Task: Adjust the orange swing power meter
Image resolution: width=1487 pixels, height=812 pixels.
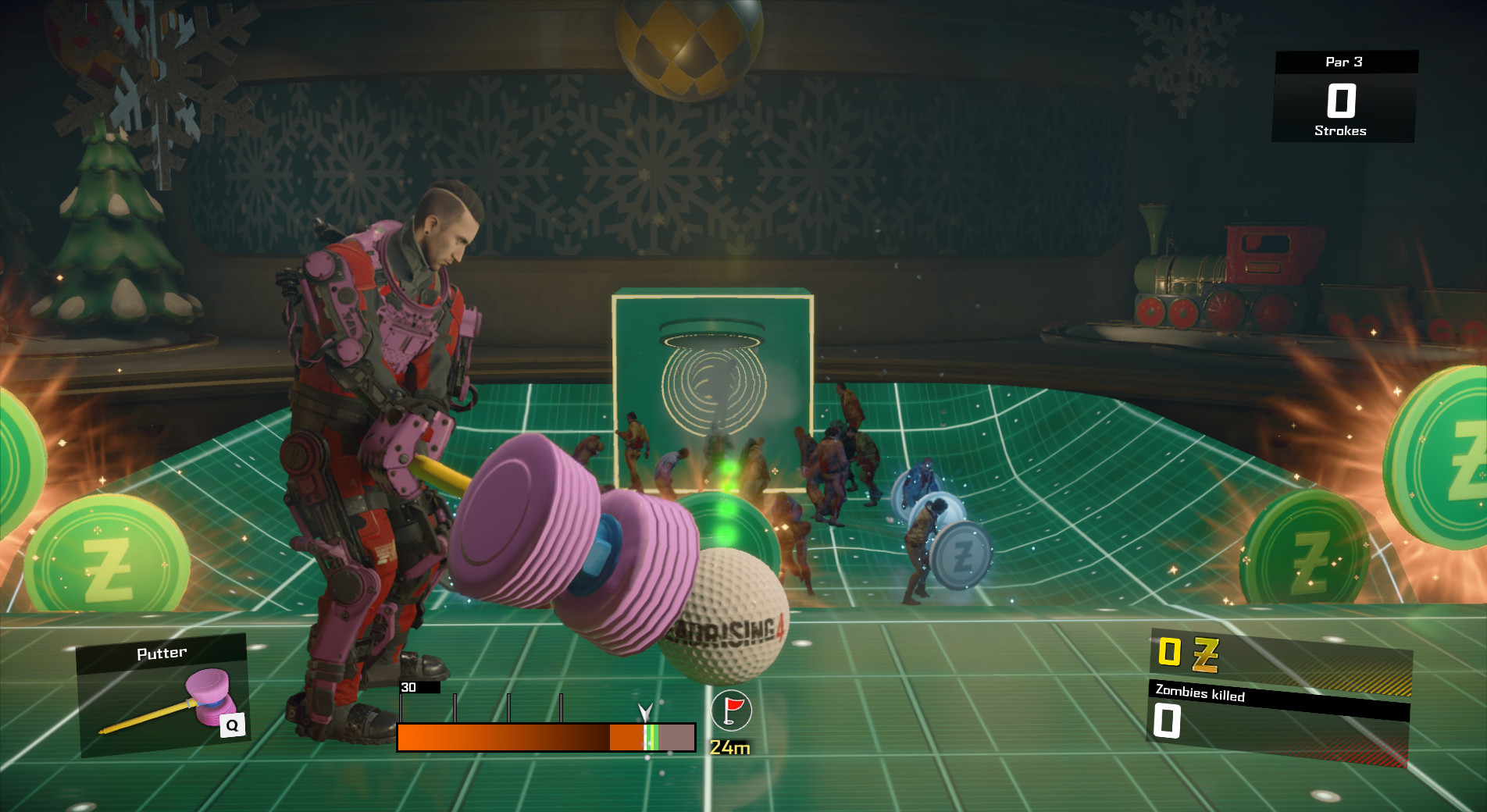Action: coord(504,738)
